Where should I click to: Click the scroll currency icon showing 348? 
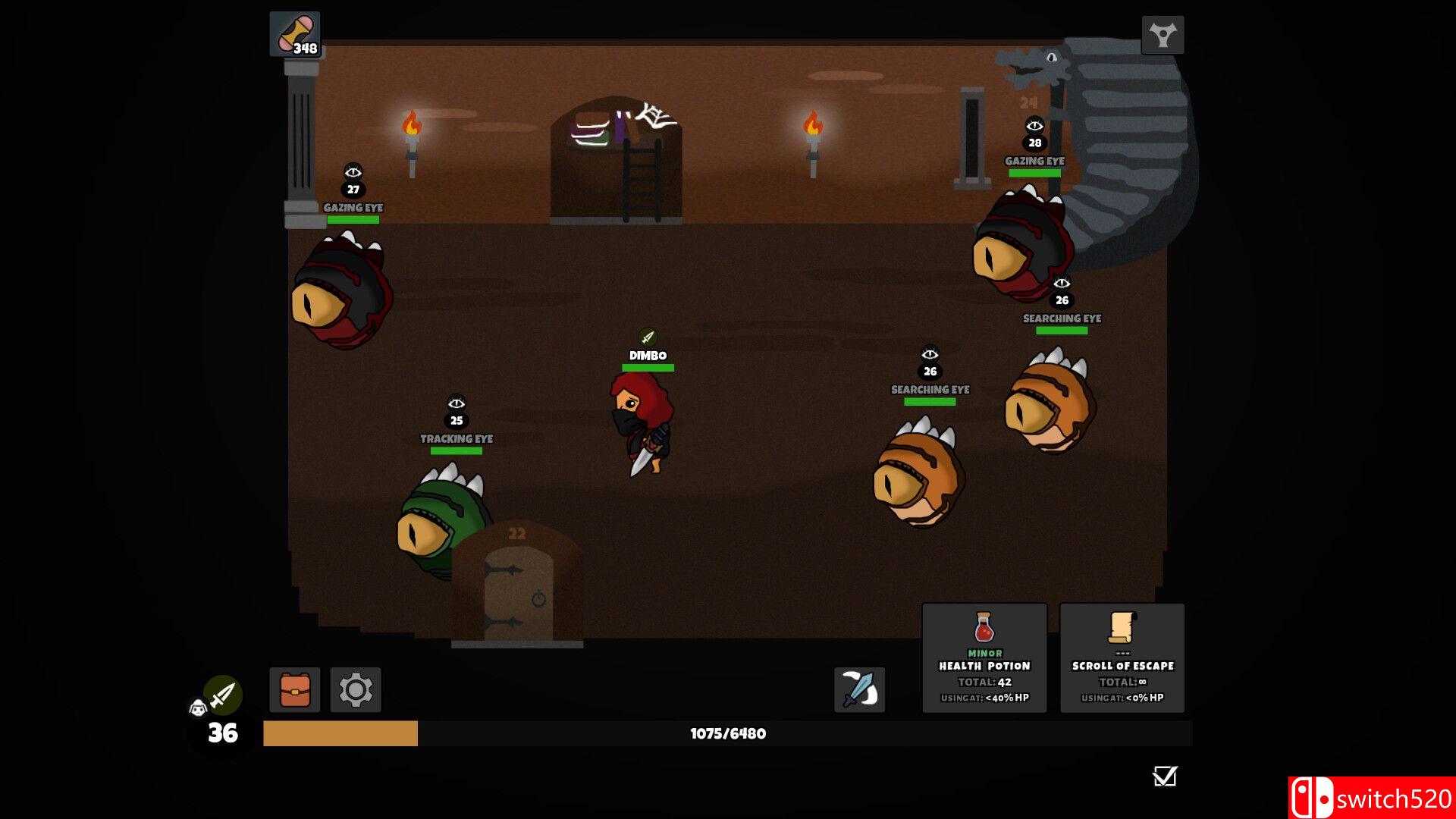point(295,34)
